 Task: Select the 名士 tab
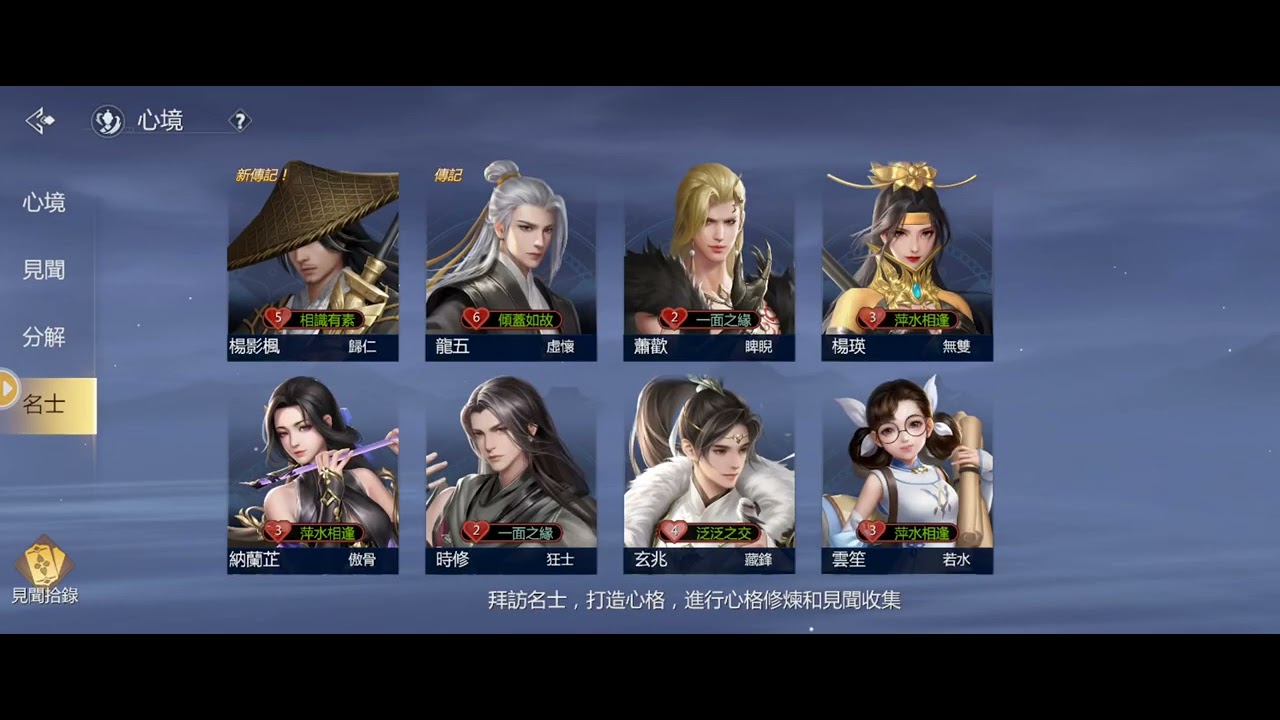(46, 405)
